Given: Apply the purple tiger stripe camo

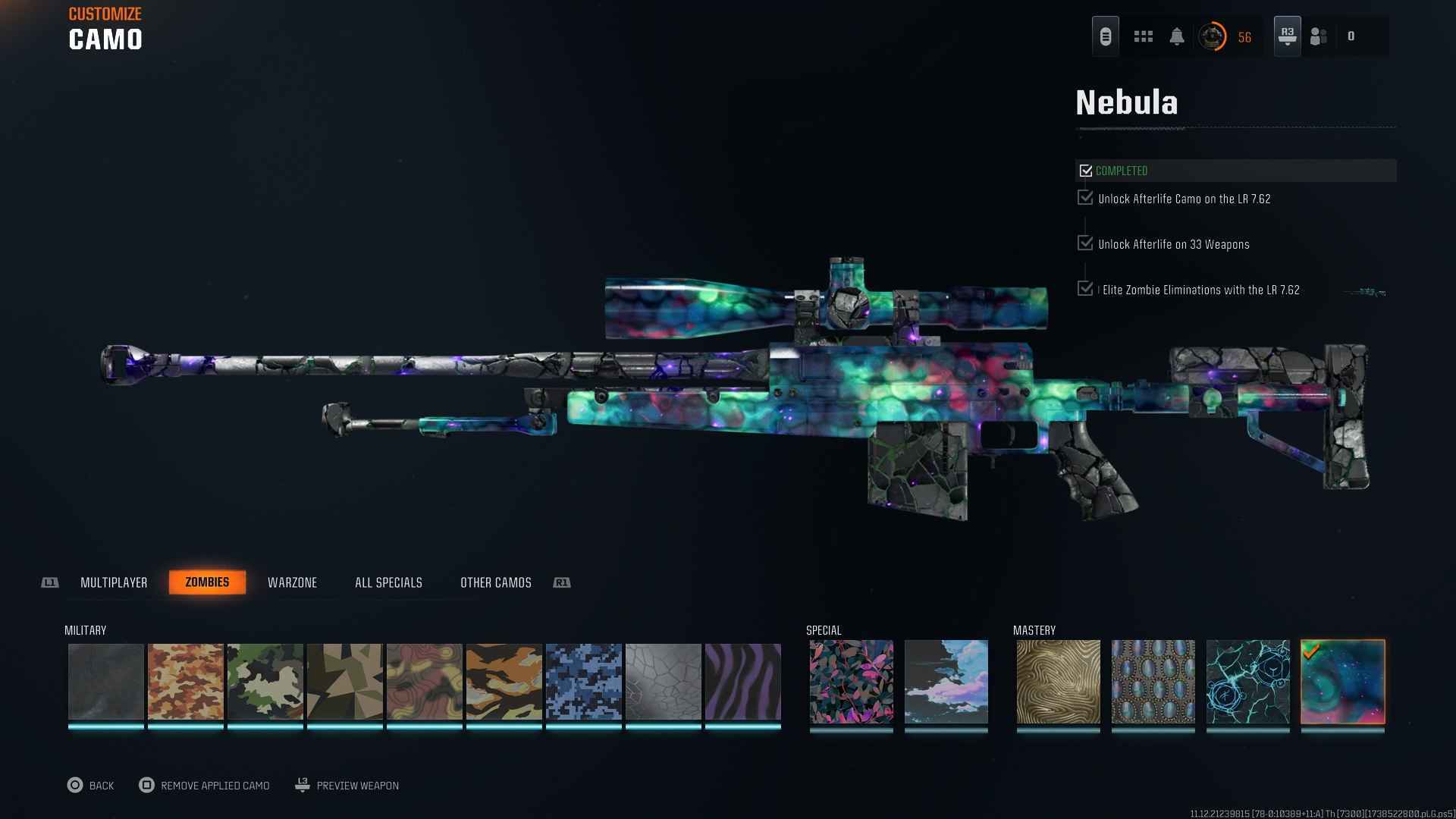Looking at the screenshot, I should pos(743,682).
